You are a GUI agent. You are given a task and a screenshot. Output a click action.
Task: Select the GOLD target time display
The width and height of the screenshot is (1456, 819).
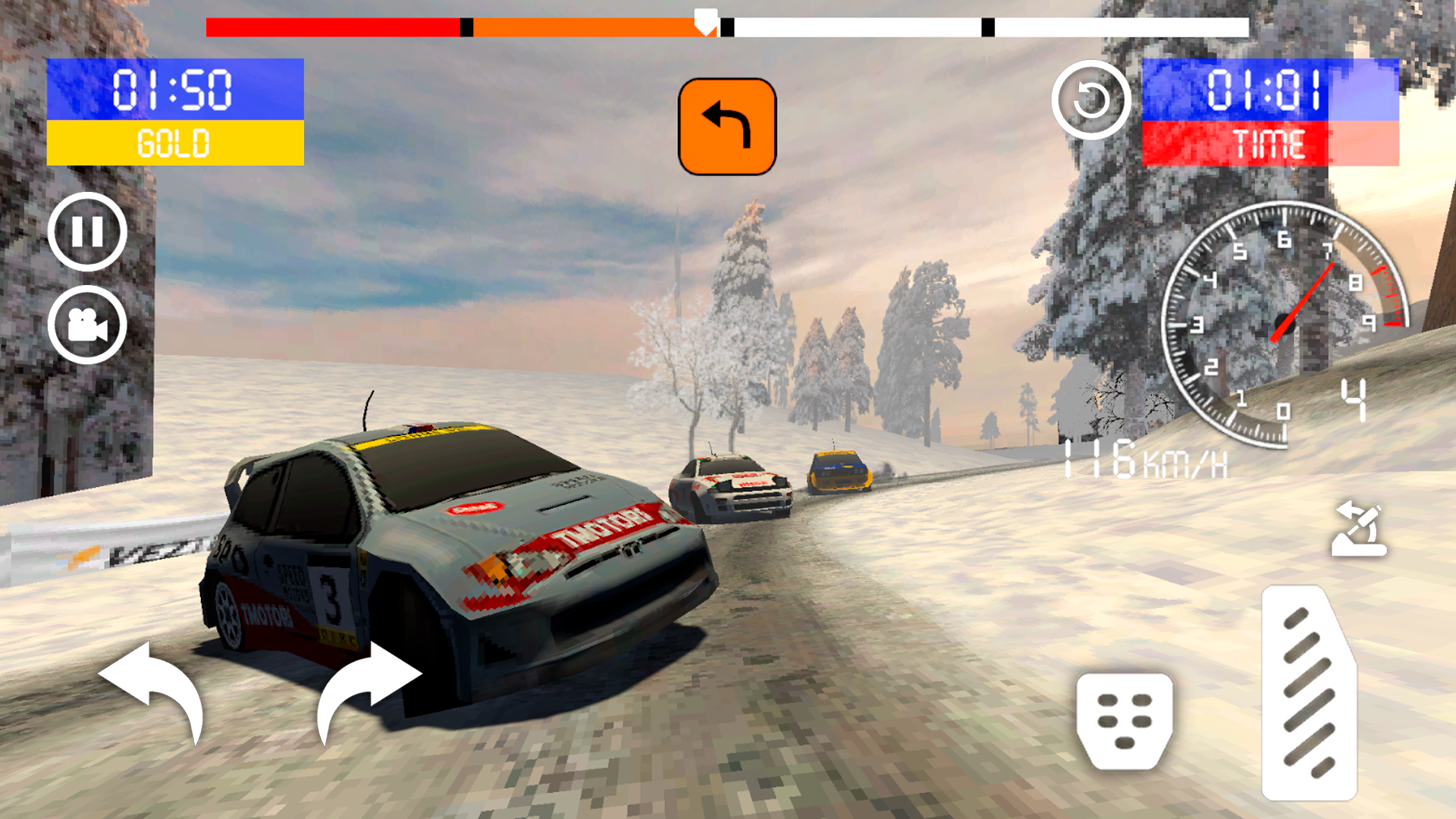[x=174, y=112]
